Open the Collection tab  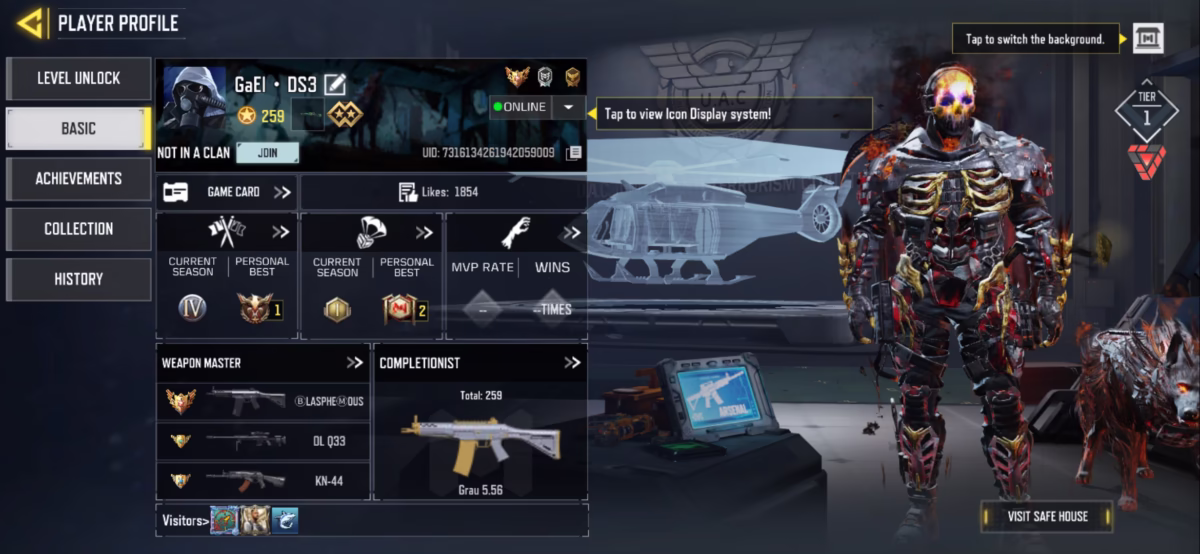tap(78, 228)
